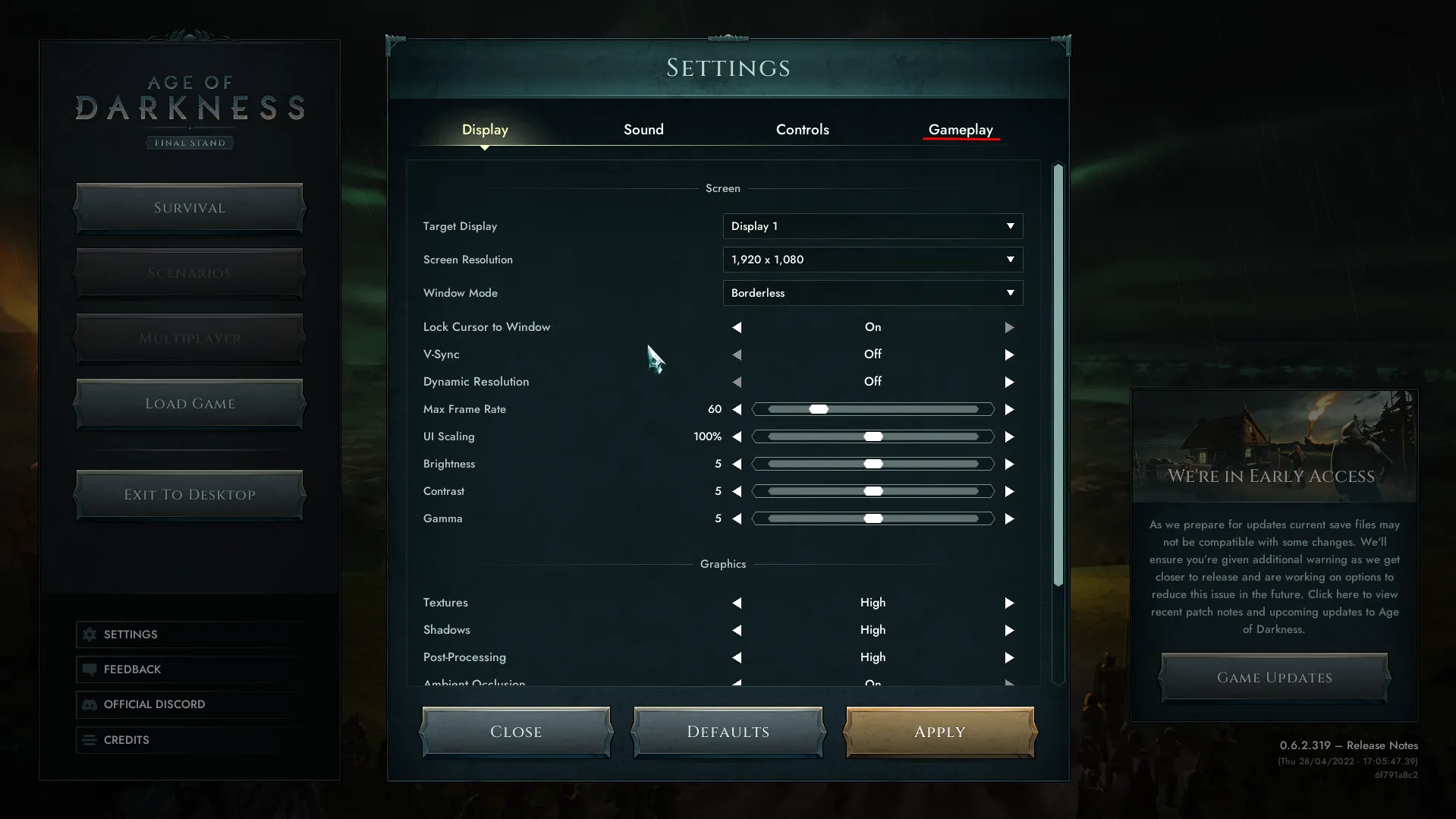The height and width of the screenshot is (819, 1456).
Task: Select the Controls tab
Action: tap(802, 130)
